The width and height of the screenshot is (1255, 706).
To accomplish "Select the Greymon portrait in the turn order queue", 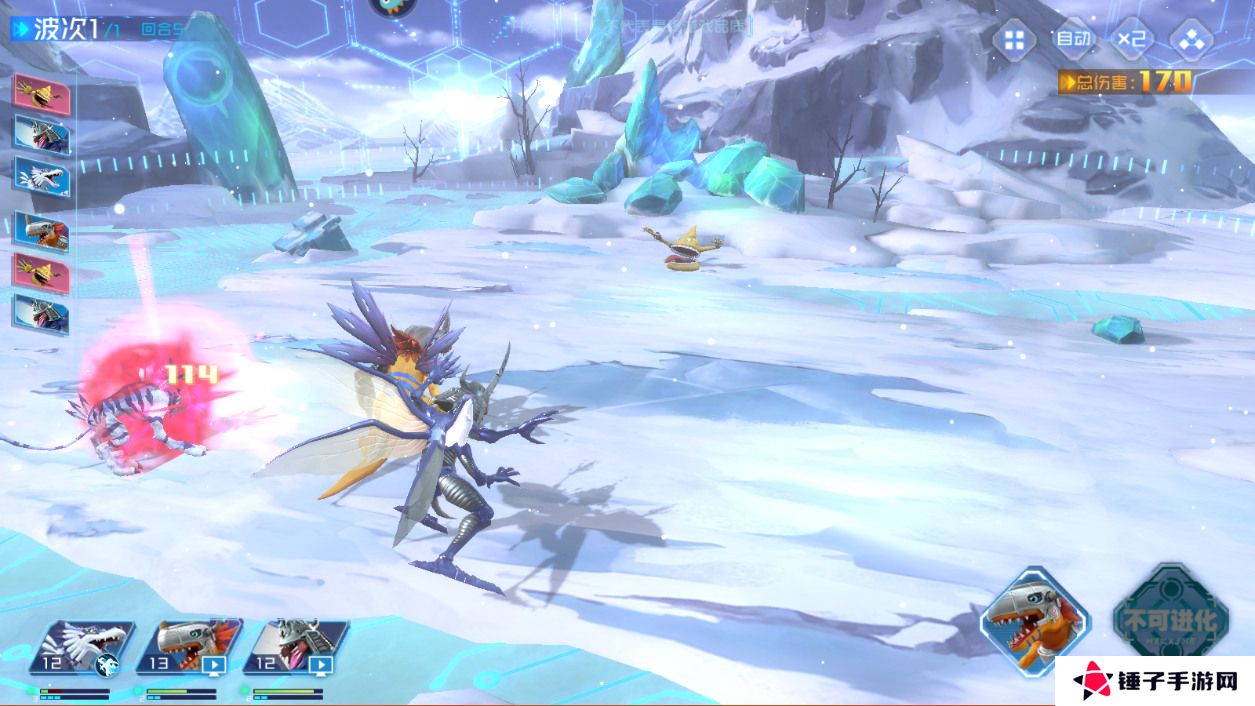I will coord(41,233).
